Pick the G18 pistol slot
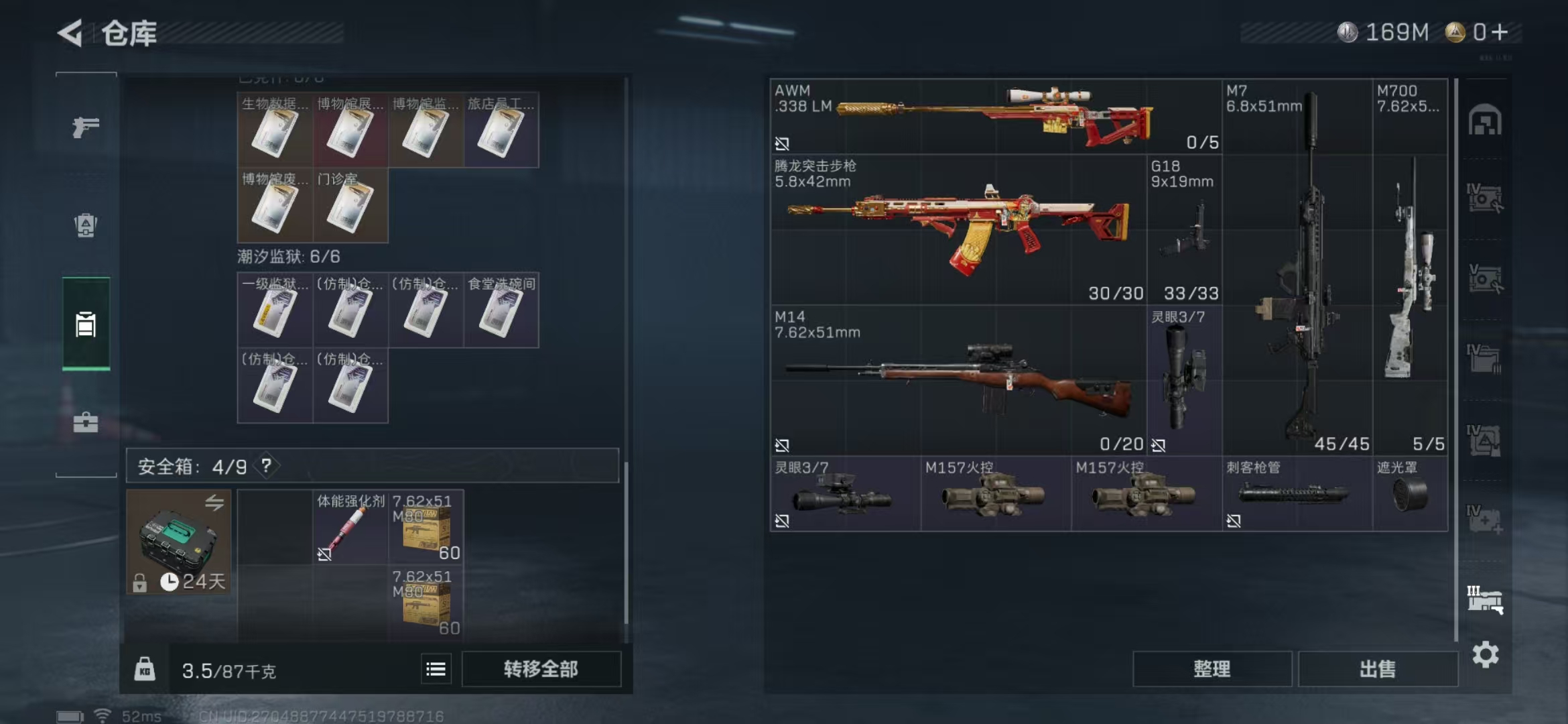The image size is (1568, 724). [x=1184, y=229]
